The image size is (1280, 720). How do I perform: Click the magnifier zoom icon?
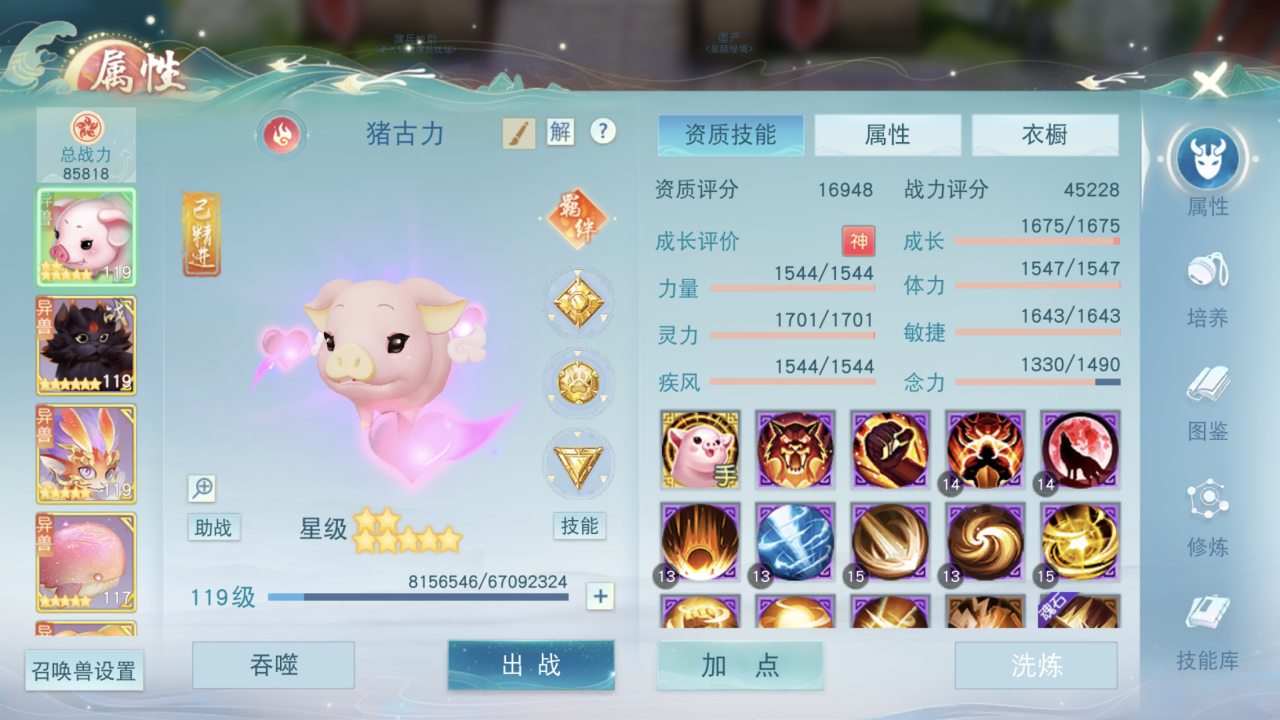(x=202, y=488)
